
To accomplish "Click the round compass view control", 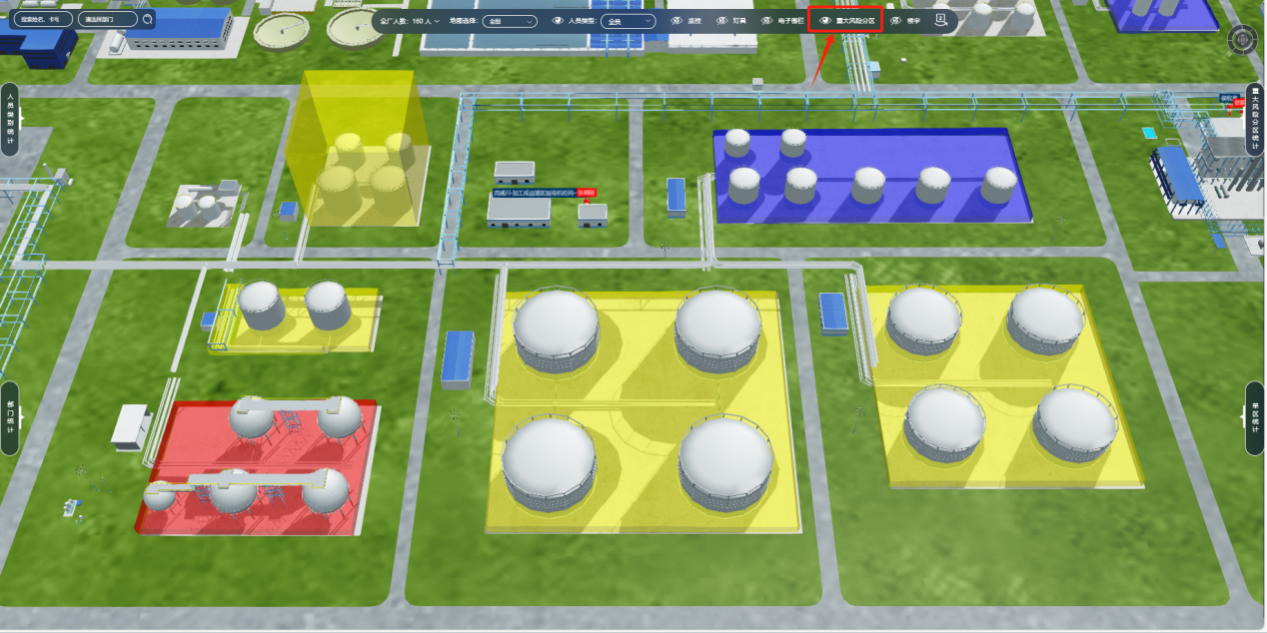I will click(x=1242, y=40).
